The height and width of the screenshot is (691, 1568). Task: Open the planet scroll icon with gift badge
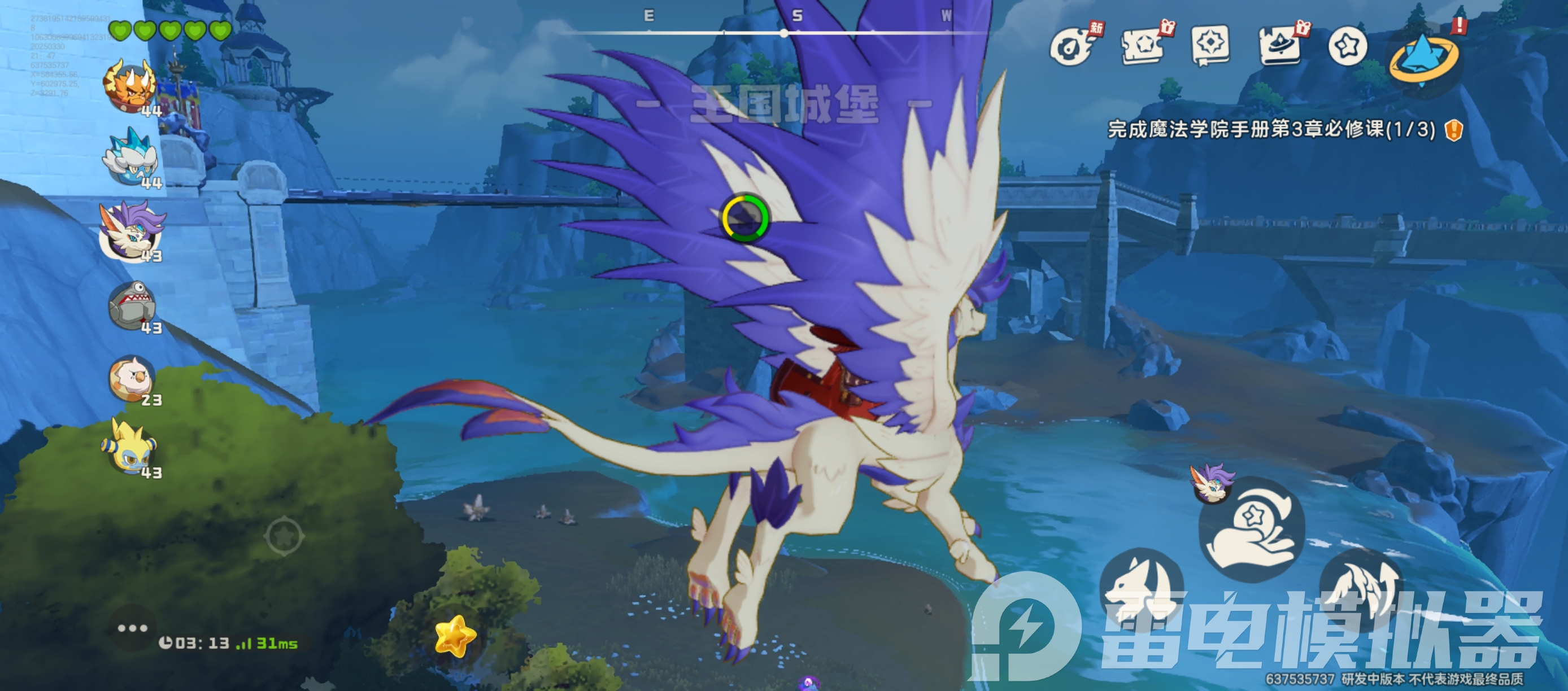[1280, 46]
